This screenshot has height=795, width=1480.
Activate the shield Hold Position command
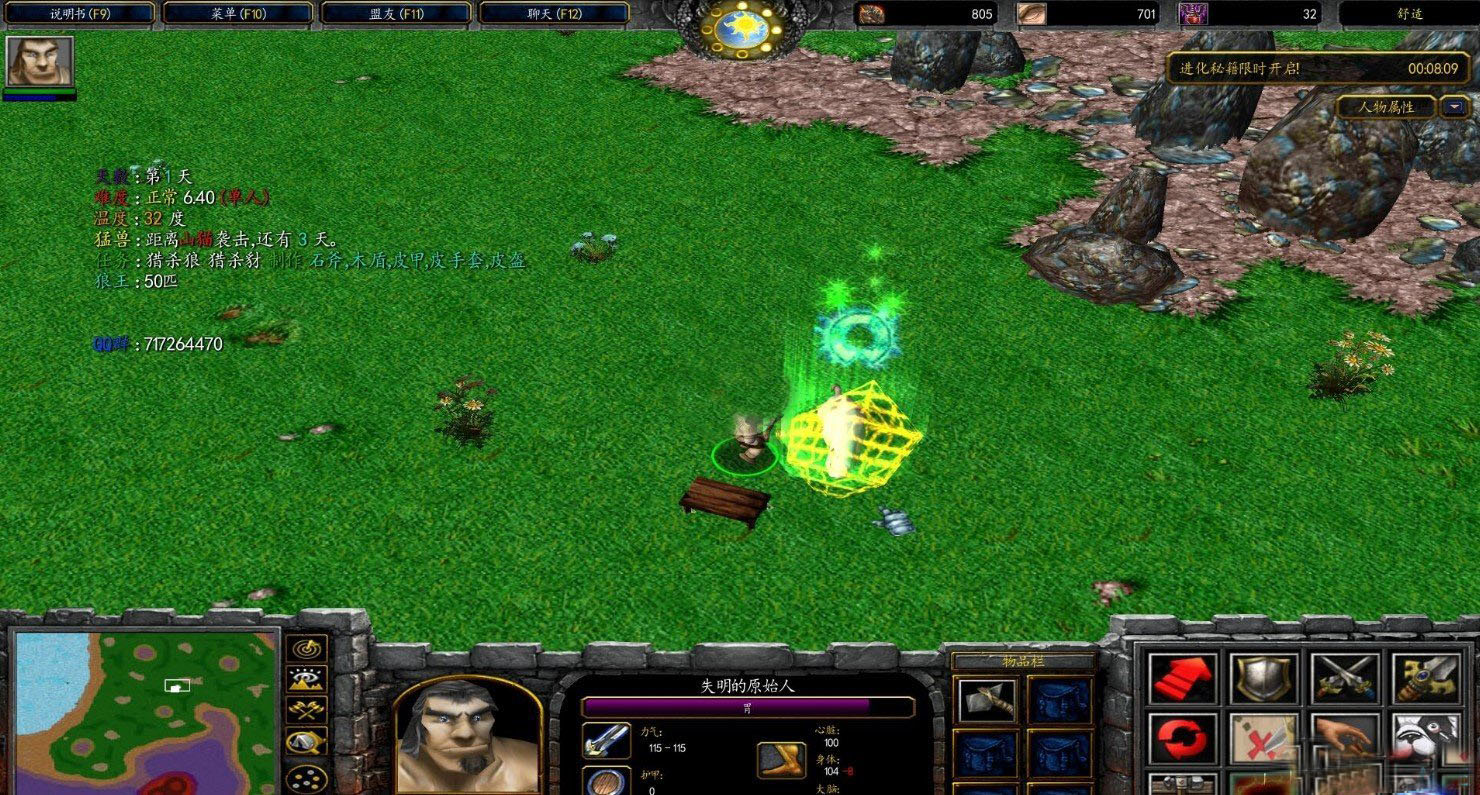click(1263, 680)
